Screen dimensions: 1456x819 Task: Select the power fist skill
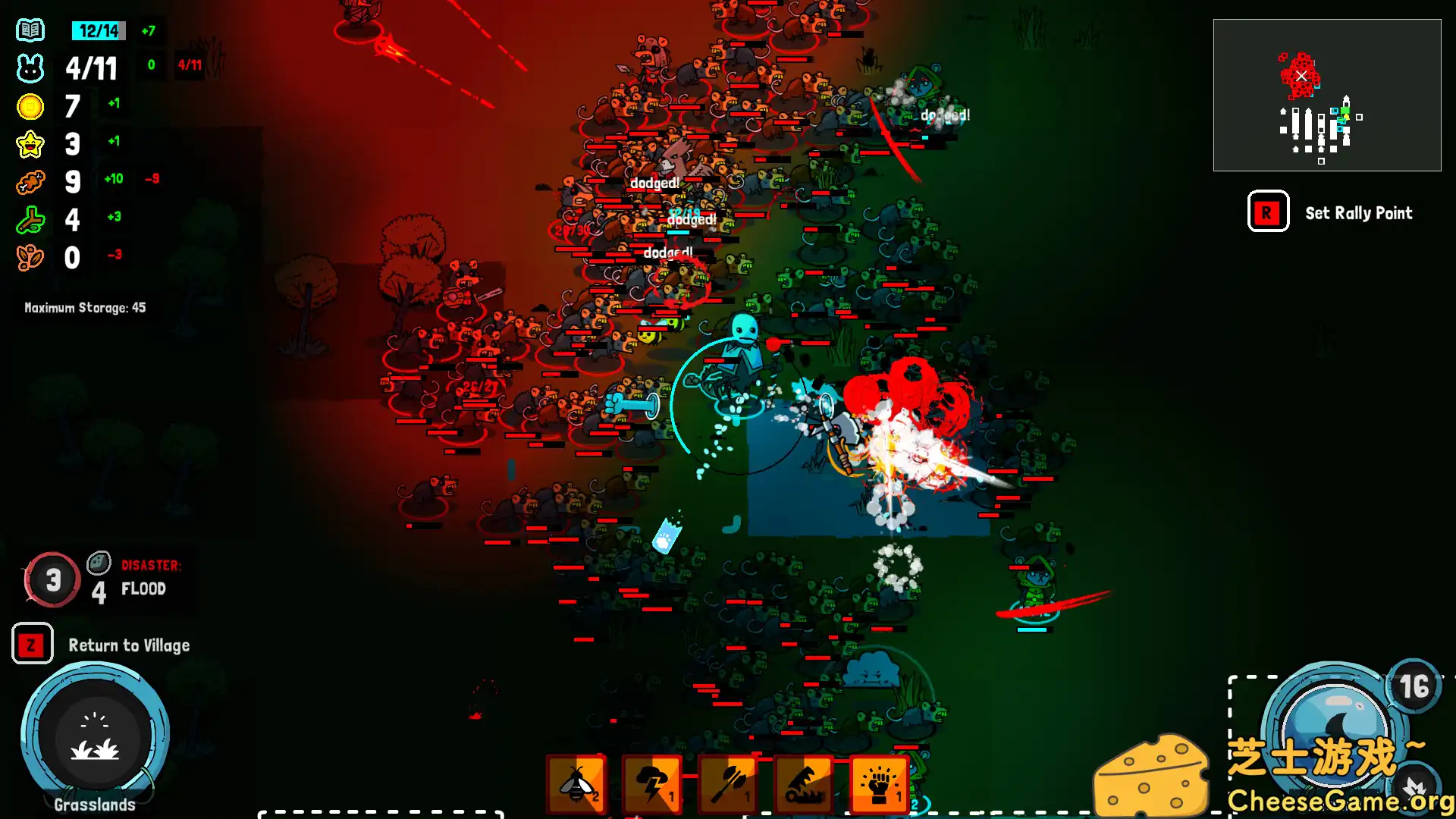tap(879, 783)
